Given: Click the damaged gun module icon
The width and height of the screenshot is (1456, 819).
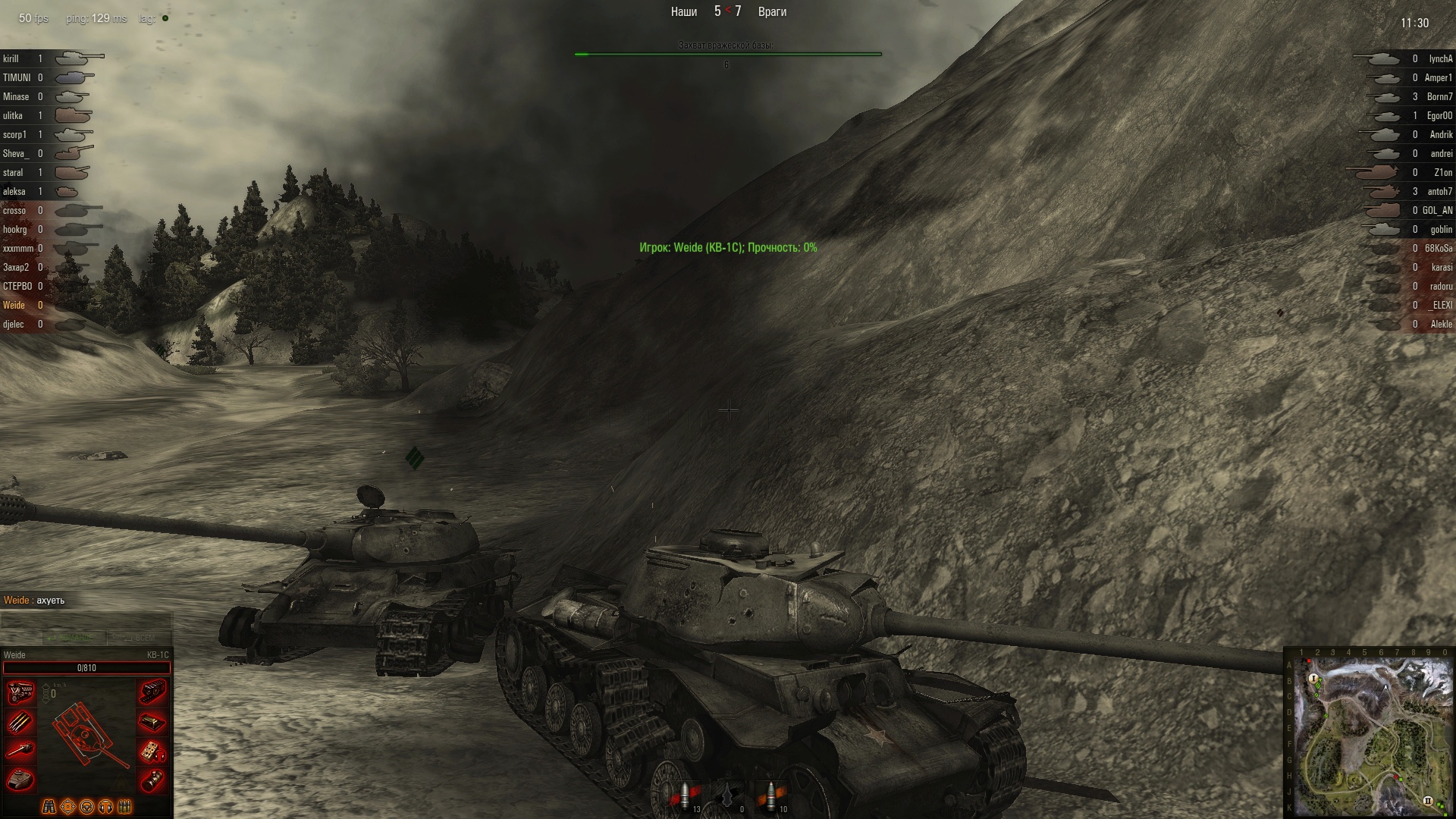Looking at the screenshot, I should (x=20, y=750).
